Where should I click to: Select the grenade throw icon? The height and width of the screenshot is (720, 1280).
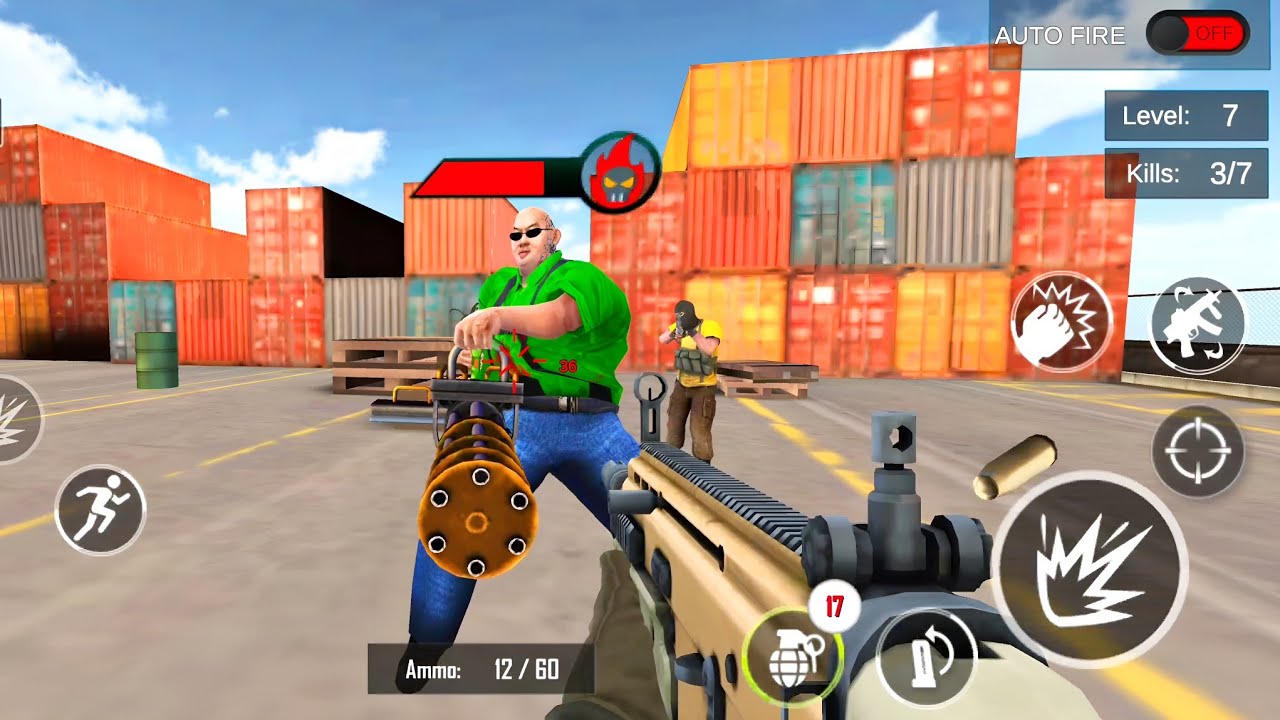[790, 657]
